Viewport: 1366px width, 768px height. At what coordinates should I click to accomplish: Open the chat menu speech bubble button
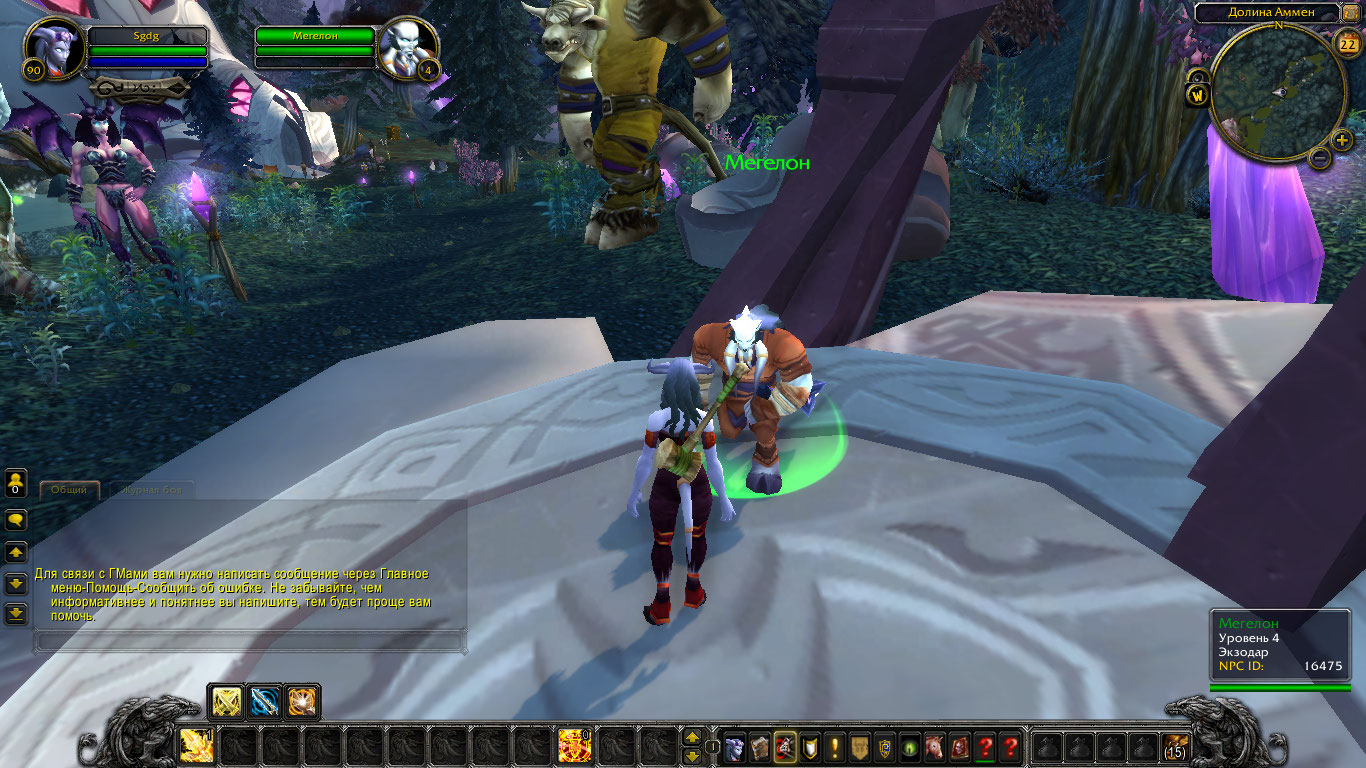[16, 520]
